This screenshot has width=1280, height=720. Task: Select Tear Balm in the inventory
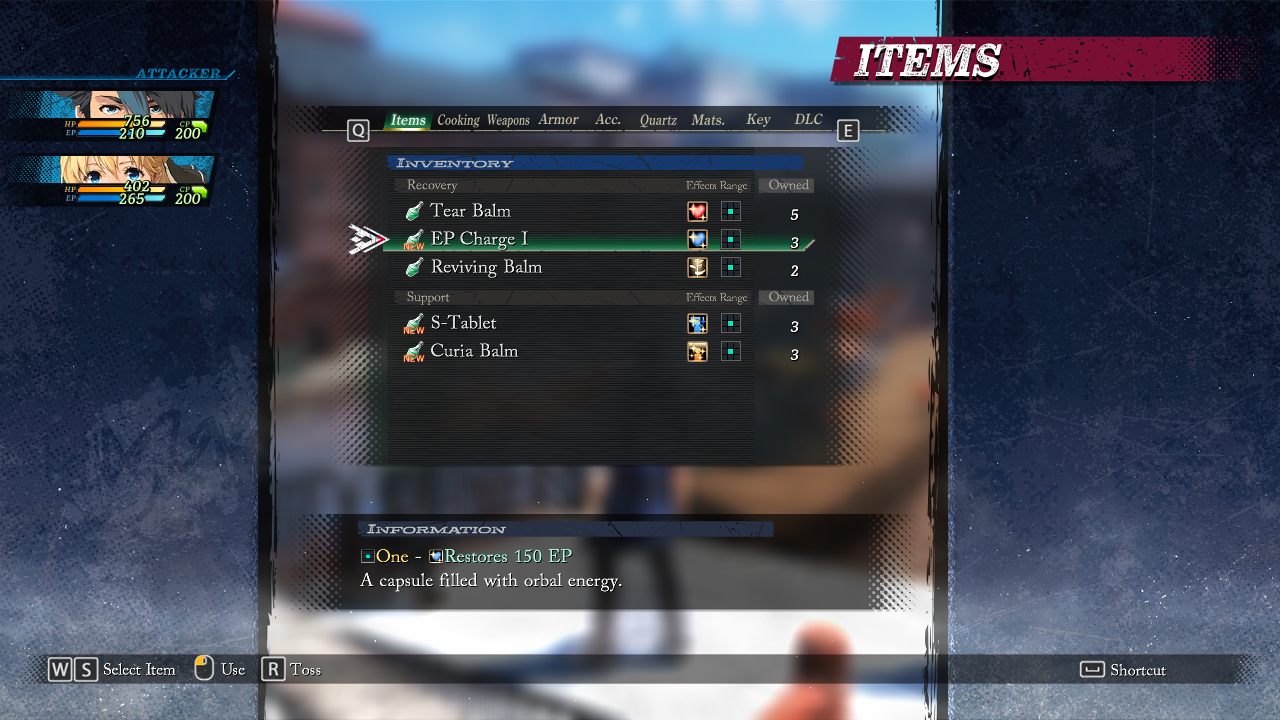pyautogui.click(x=471, y=211)
